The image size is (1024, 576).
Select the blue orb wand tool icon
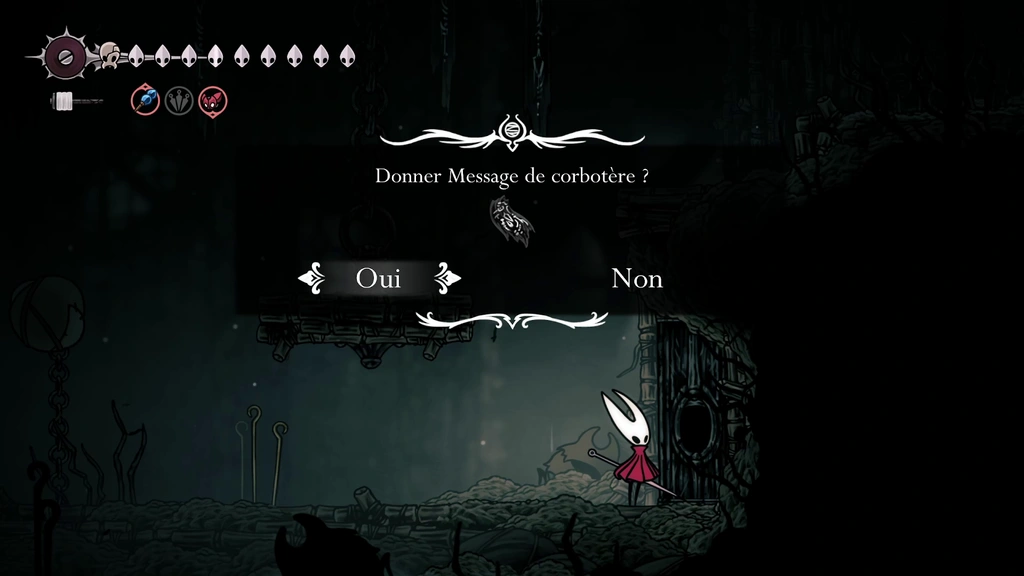coord(146,100)
